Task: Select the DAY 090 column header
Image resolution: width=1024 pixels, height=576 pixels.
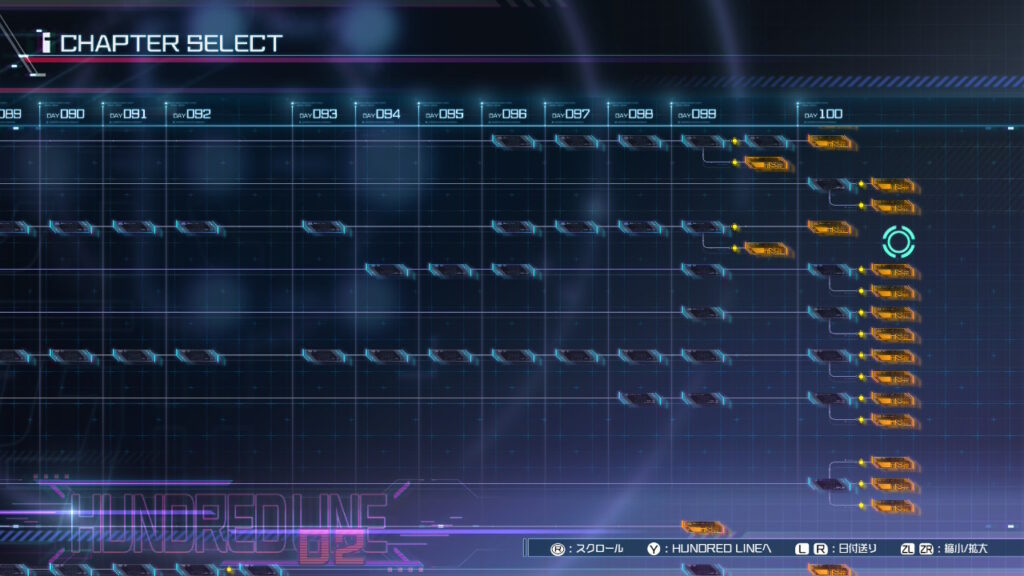Action: pyautogui.click(x=66, y=114)
